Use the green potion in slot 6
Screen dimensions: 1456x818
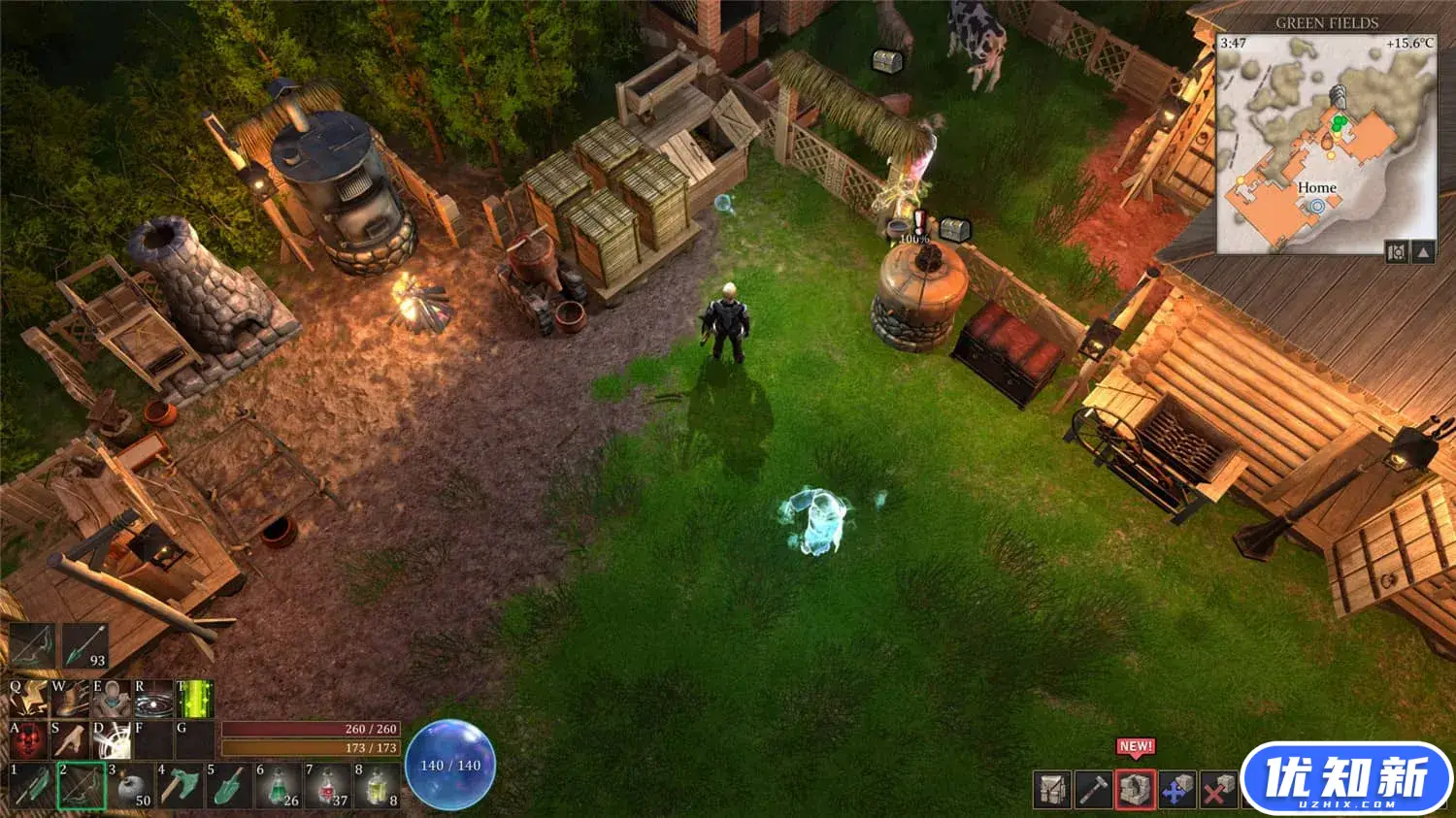[279, 786]
